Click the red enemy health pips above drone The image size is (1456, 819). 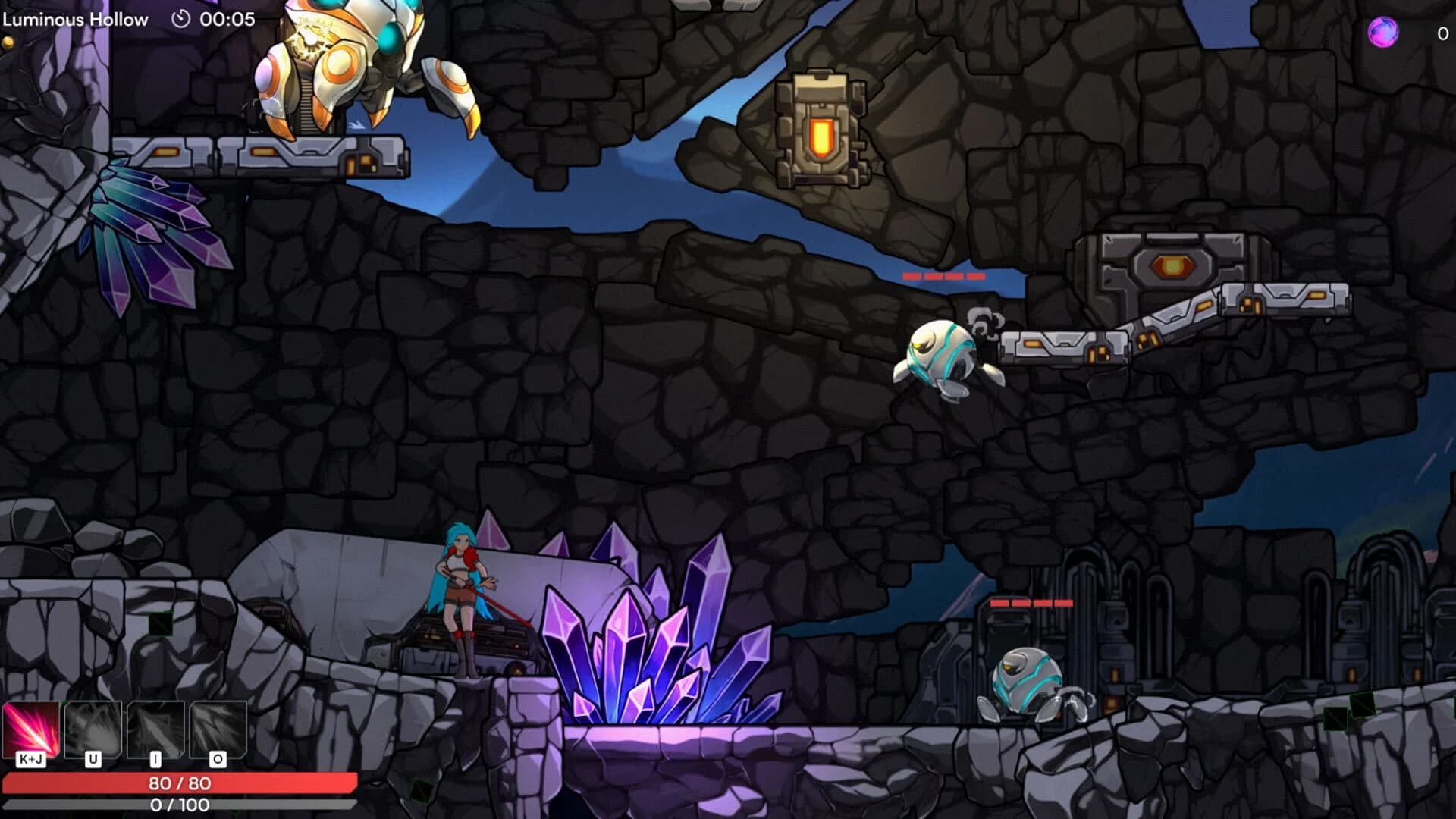click(x=944, y=277)
